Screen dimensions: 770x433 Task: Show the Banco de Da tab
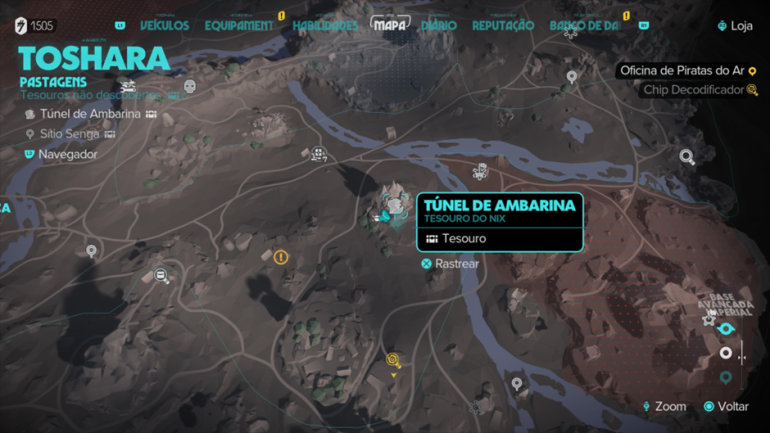pyautogui.click(x=584, y=26)
